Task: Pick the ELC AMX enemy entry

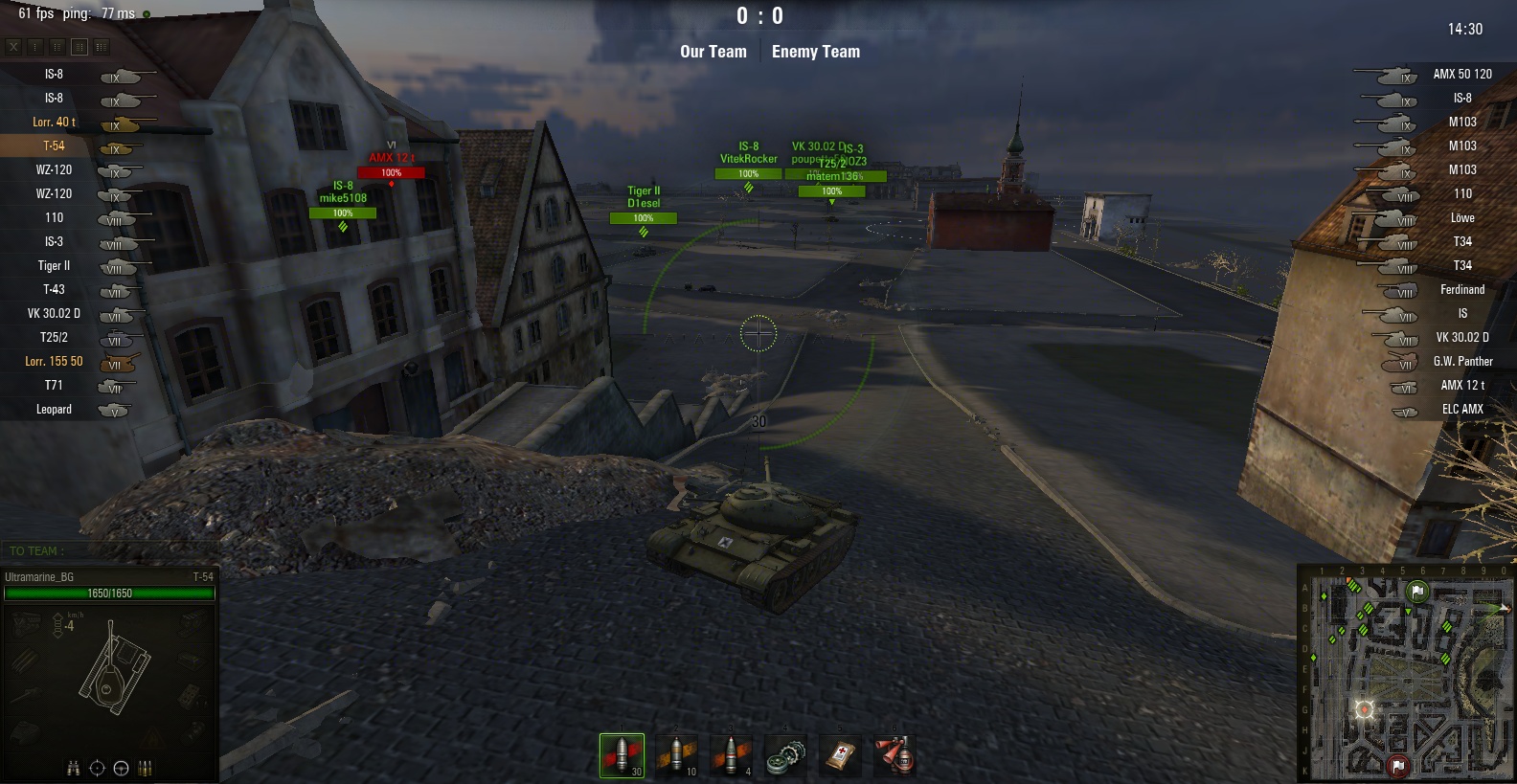Action: click(1461, 410)
